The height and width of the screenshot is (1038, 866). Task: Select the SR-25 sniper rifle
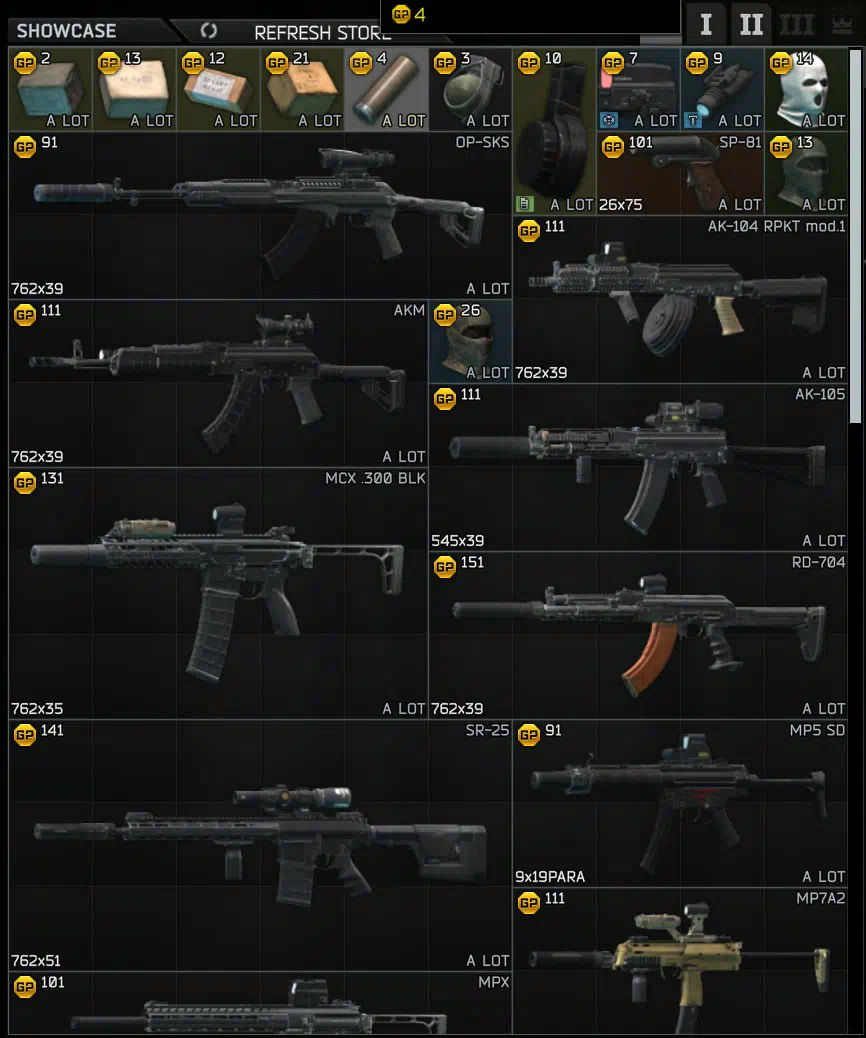point(260,845)
